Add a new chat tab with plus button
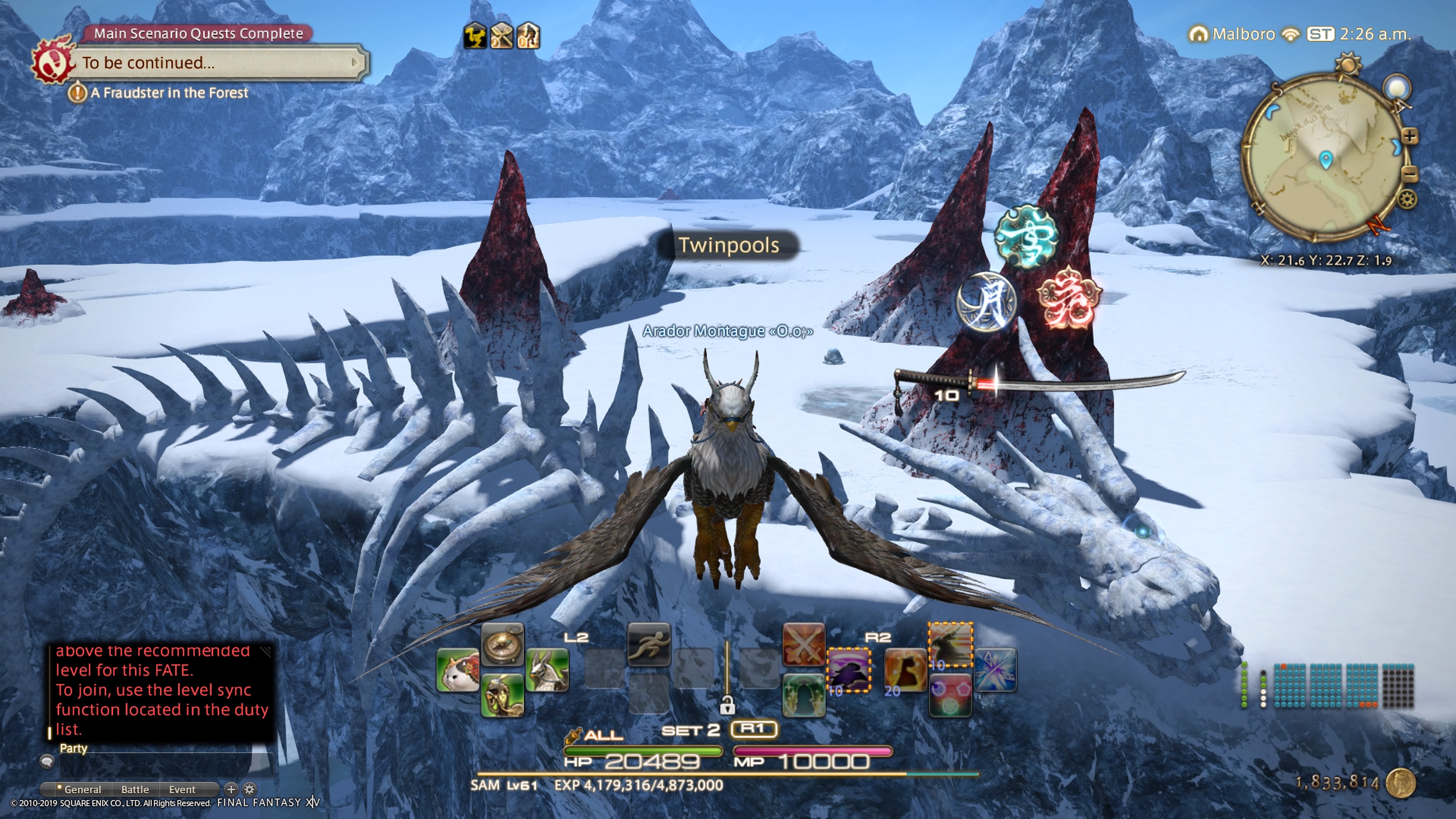Screen dimensions: 1456x819 (231, 789)
